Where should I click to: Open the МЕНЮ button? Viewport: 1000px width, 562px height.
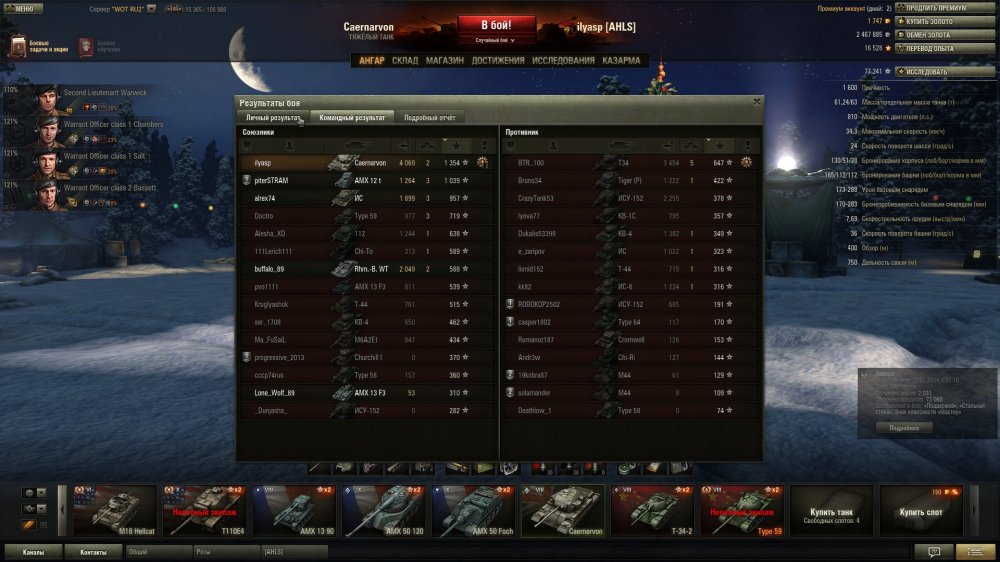click(x=22, y=8)
